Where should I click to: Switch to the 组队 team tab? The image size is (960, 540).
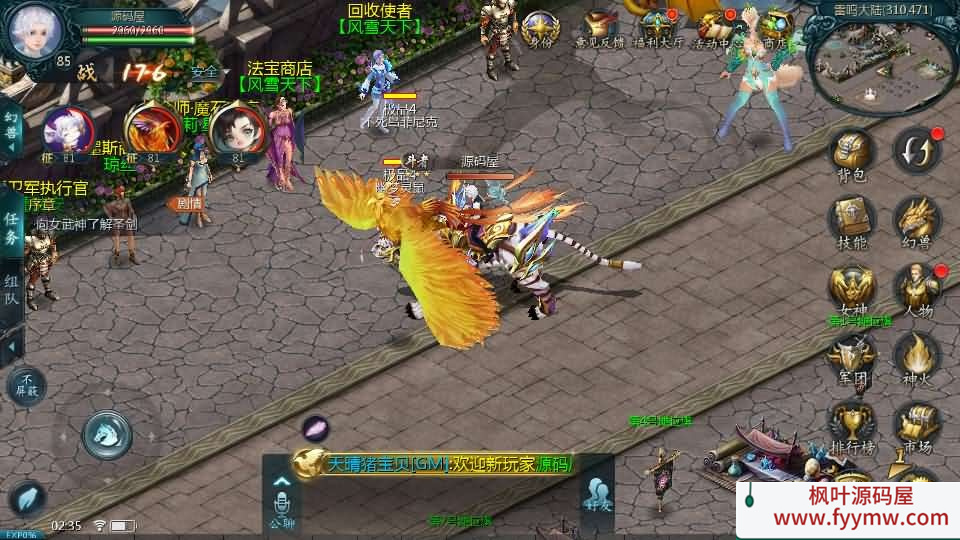click(12, 291)
